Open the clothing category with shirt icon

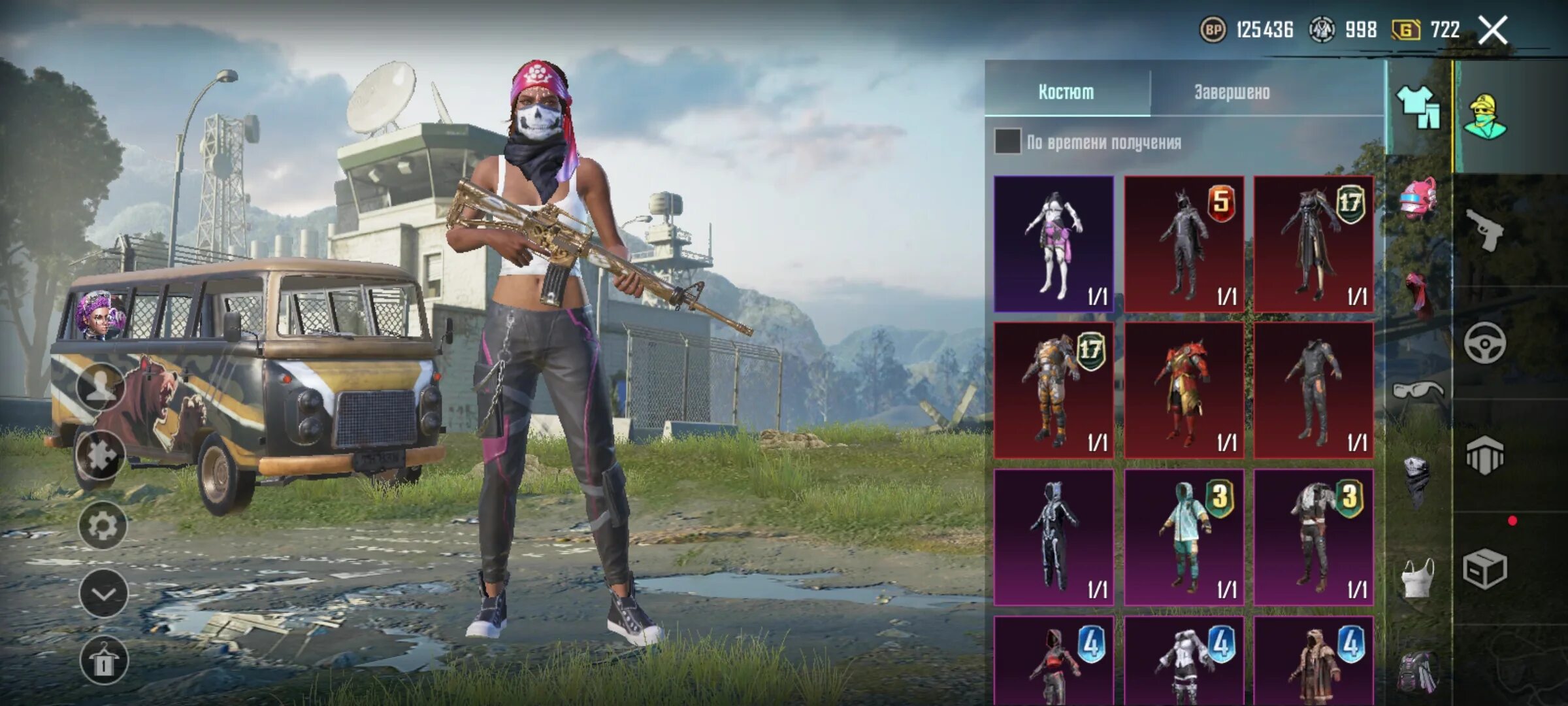click(1418, 107)
